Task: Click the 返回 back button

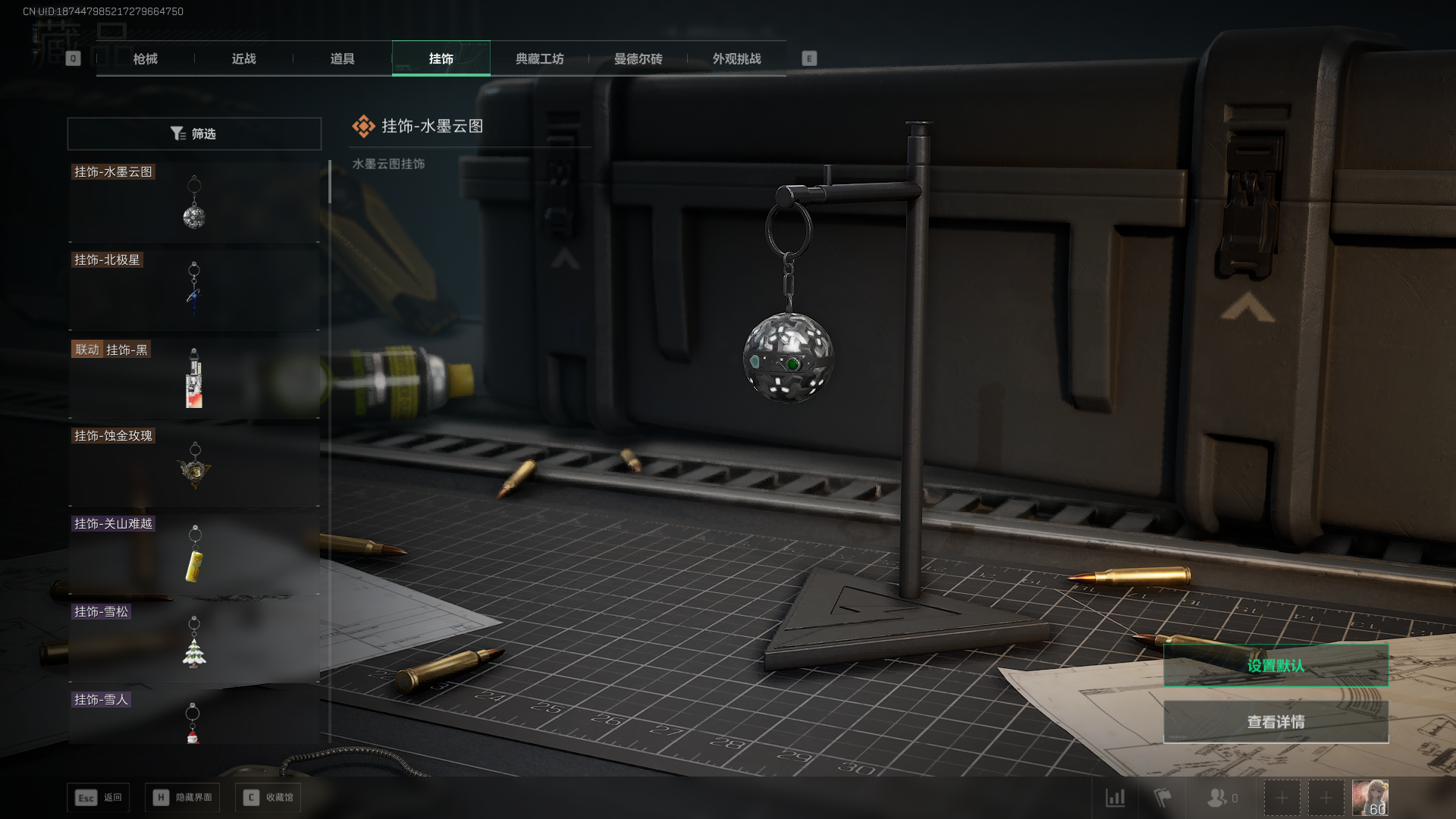Action: (99, 797)
